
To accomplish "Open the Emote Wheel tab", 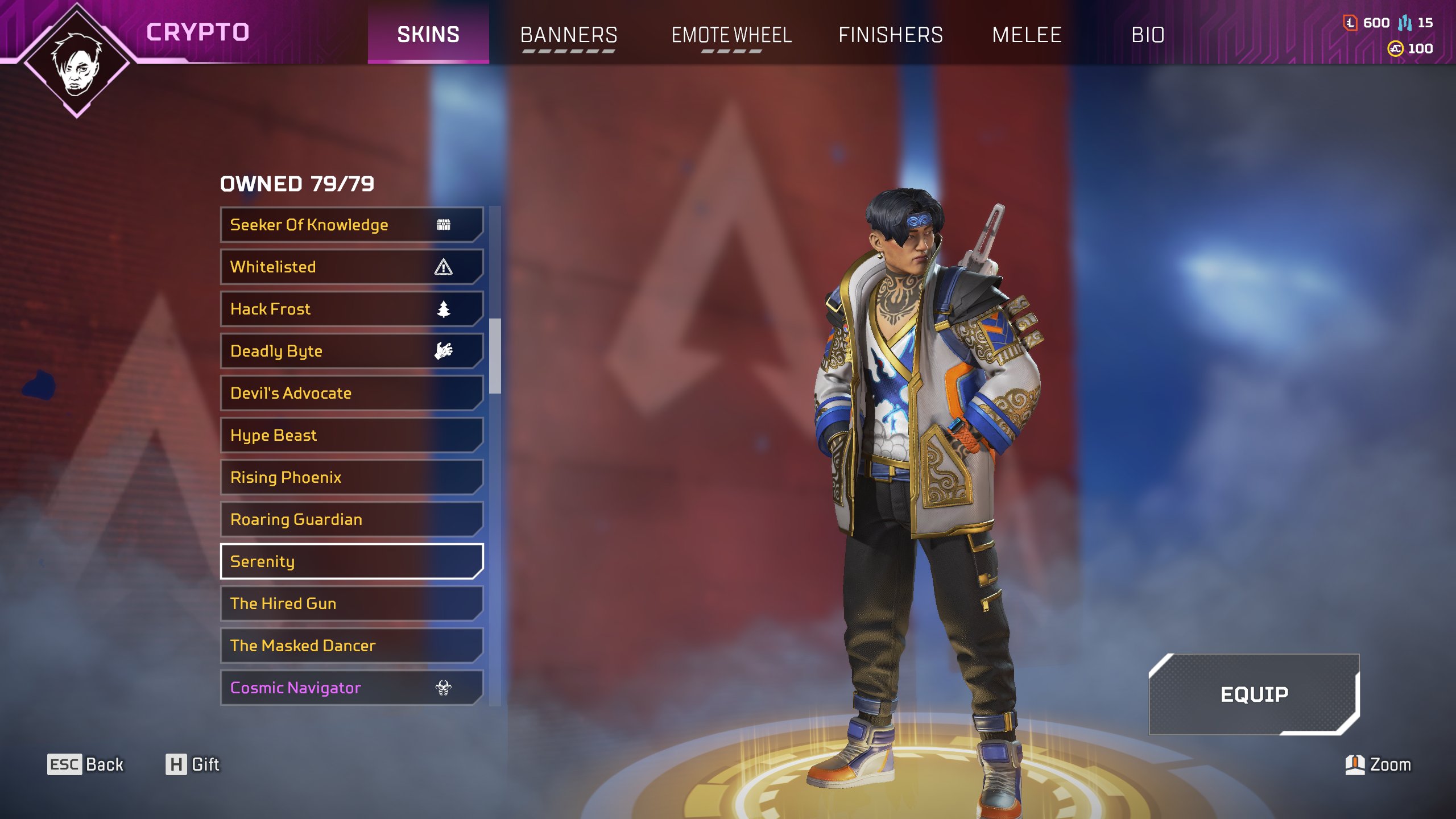I will (731, 35).
